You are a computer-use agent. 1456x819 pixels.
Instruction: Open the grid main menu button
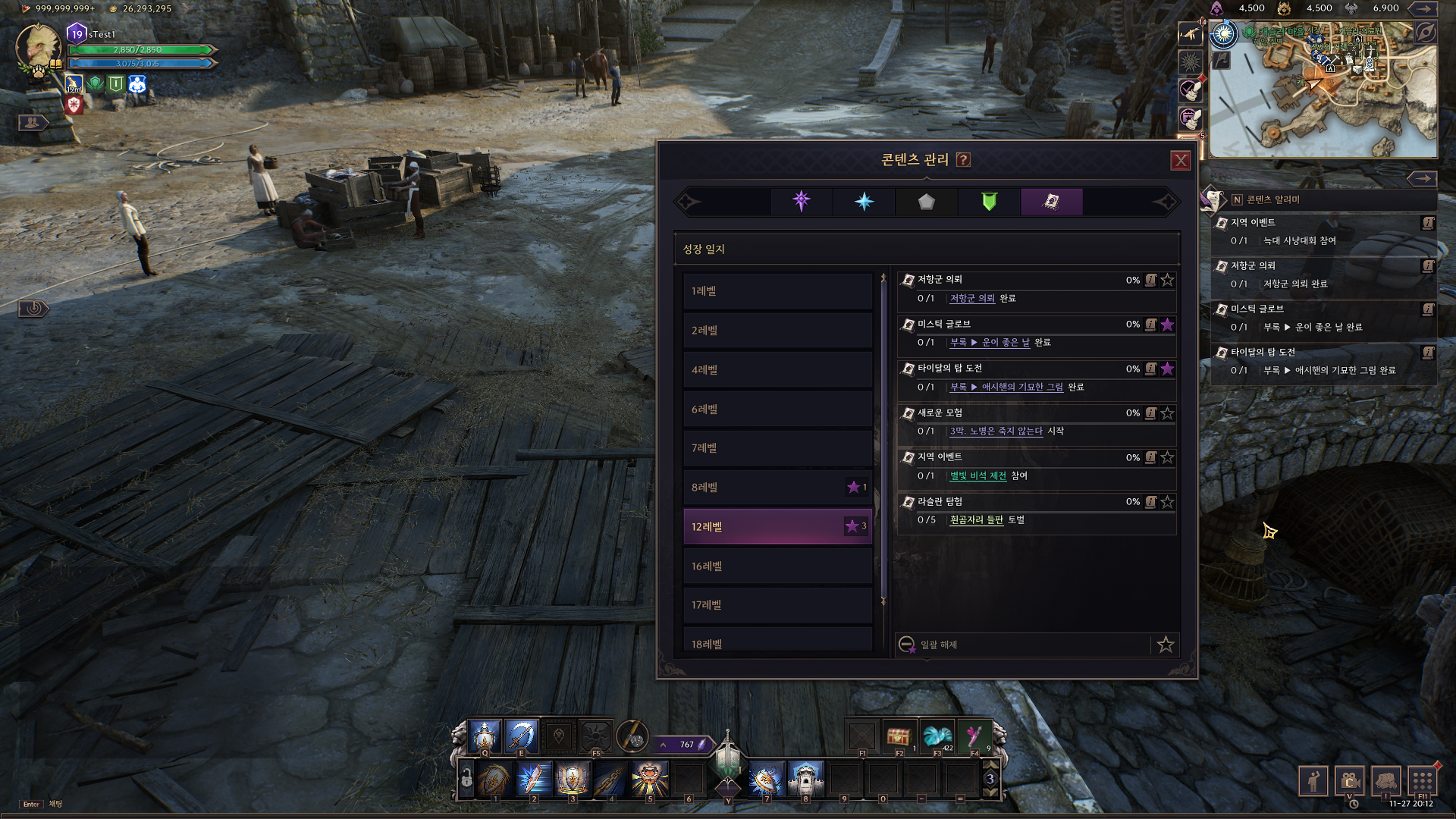point(1422,780)
